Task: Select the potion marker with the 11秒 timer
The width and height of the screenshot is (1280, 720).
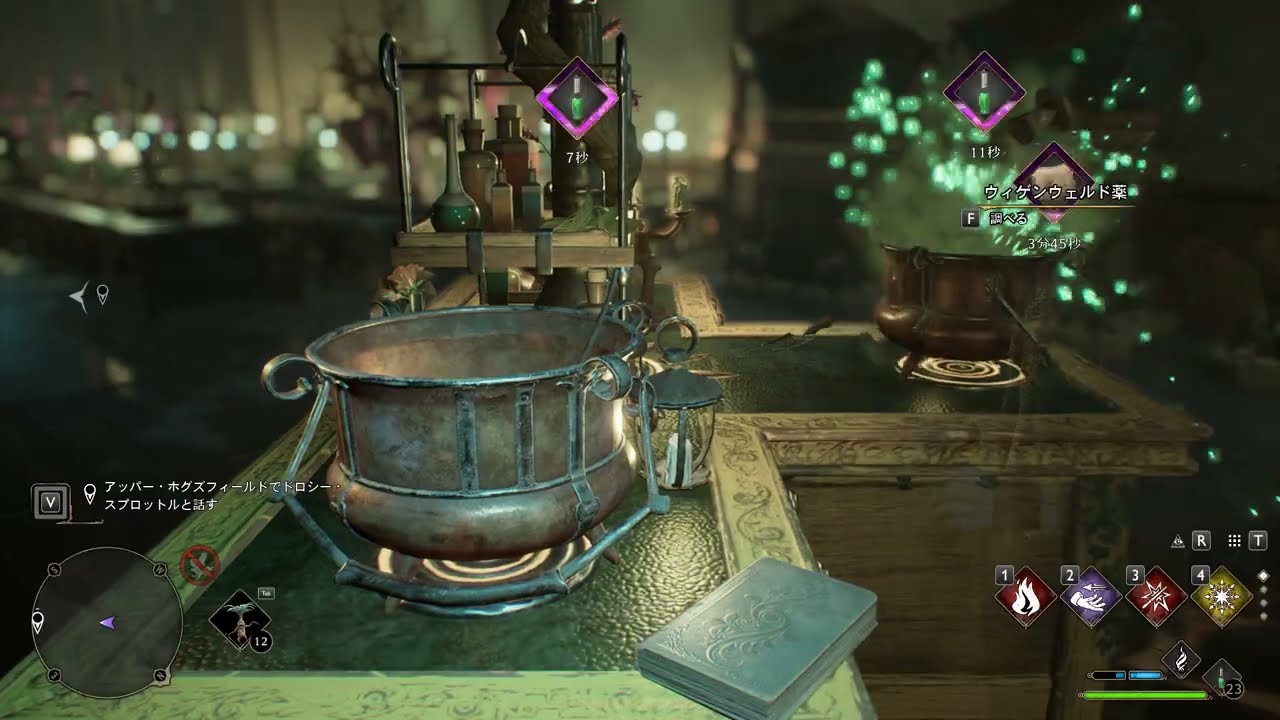Action: pyautogui.click(x=985, y=91)
